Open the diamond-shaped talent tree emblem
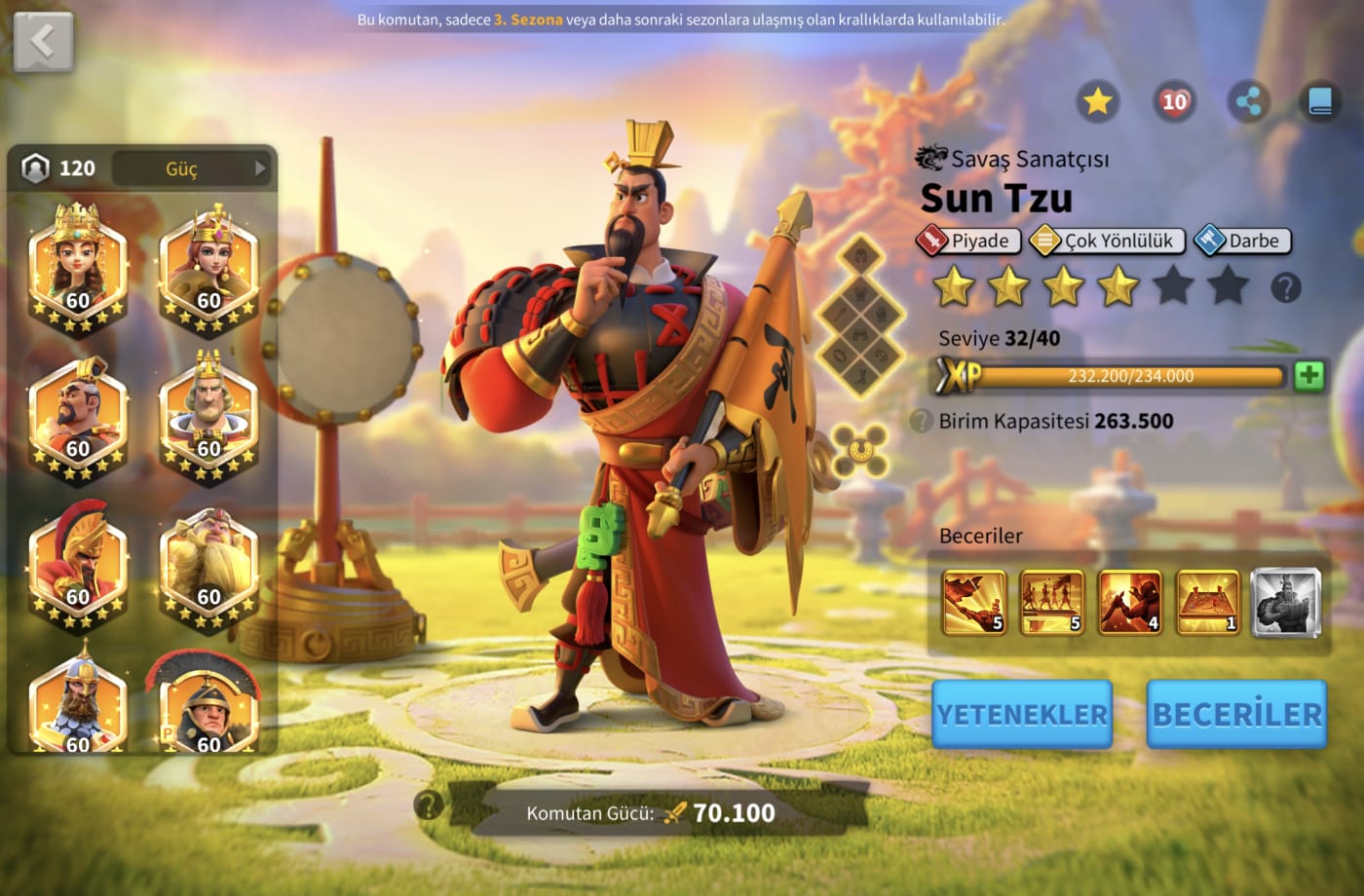 pyautogui.click(x=861, y=317)
